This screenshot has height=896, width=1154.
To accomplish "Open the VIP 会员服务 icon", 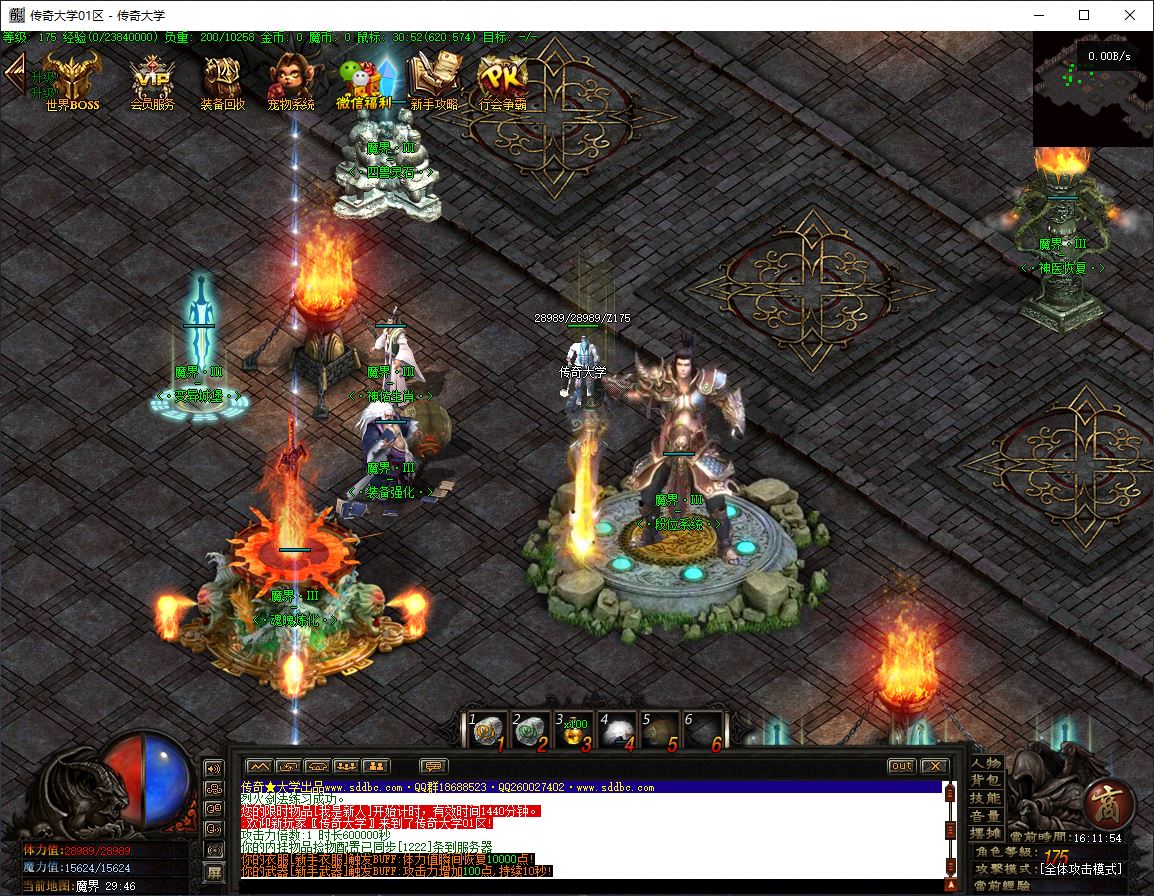I will point(152,78).
